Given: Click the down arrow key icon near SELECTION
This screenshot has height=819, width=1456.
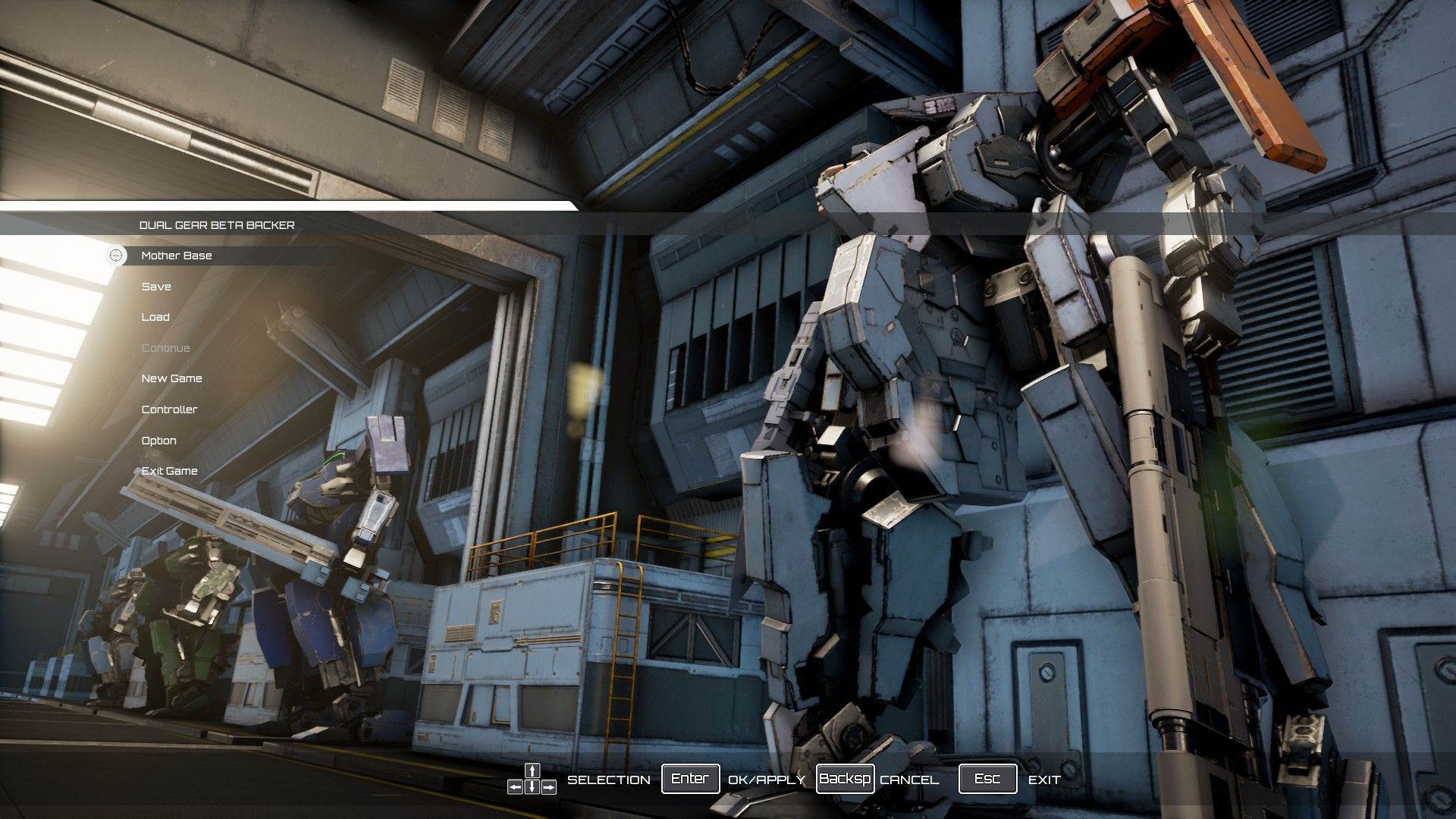Looking at the screenshot, I should (x=532, y=788).
